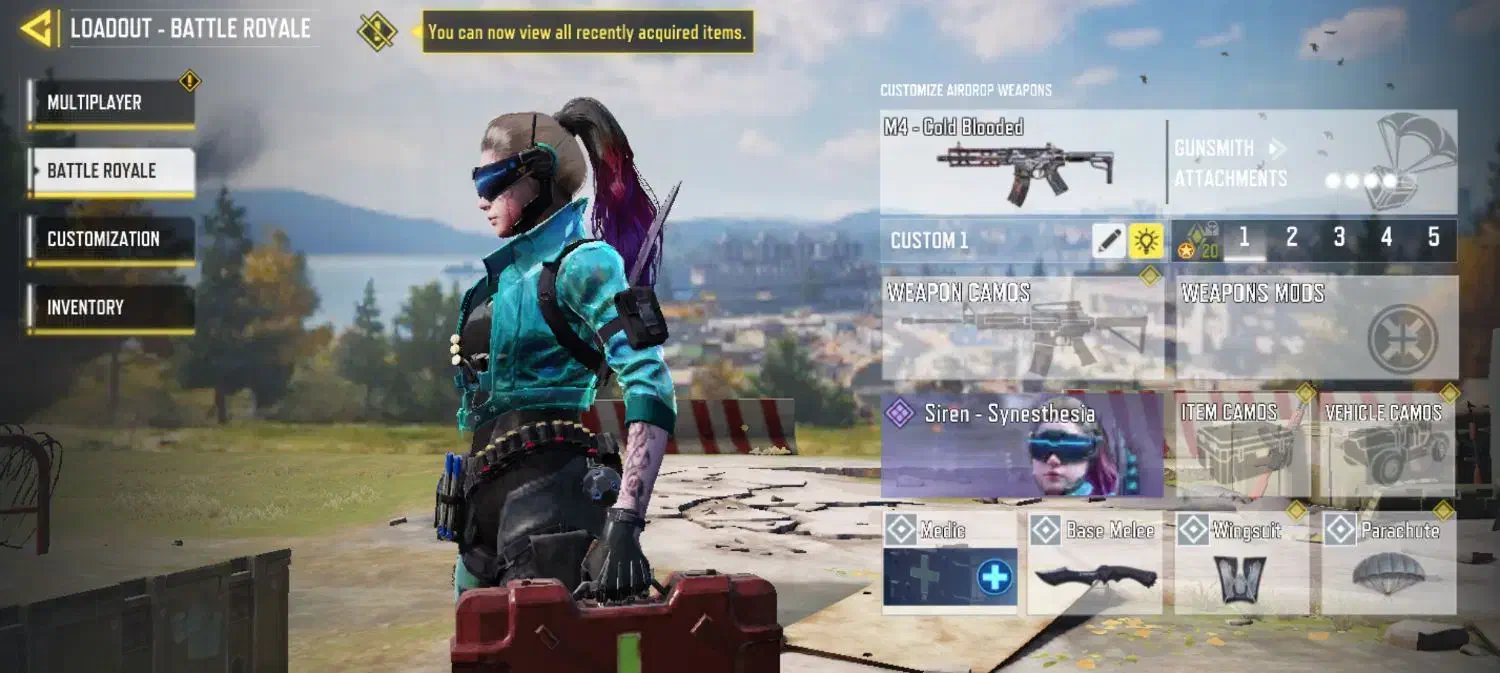Select the M4 - Cold Blooded weapon
This screenshot has height=673, width=1500.
1020,160
